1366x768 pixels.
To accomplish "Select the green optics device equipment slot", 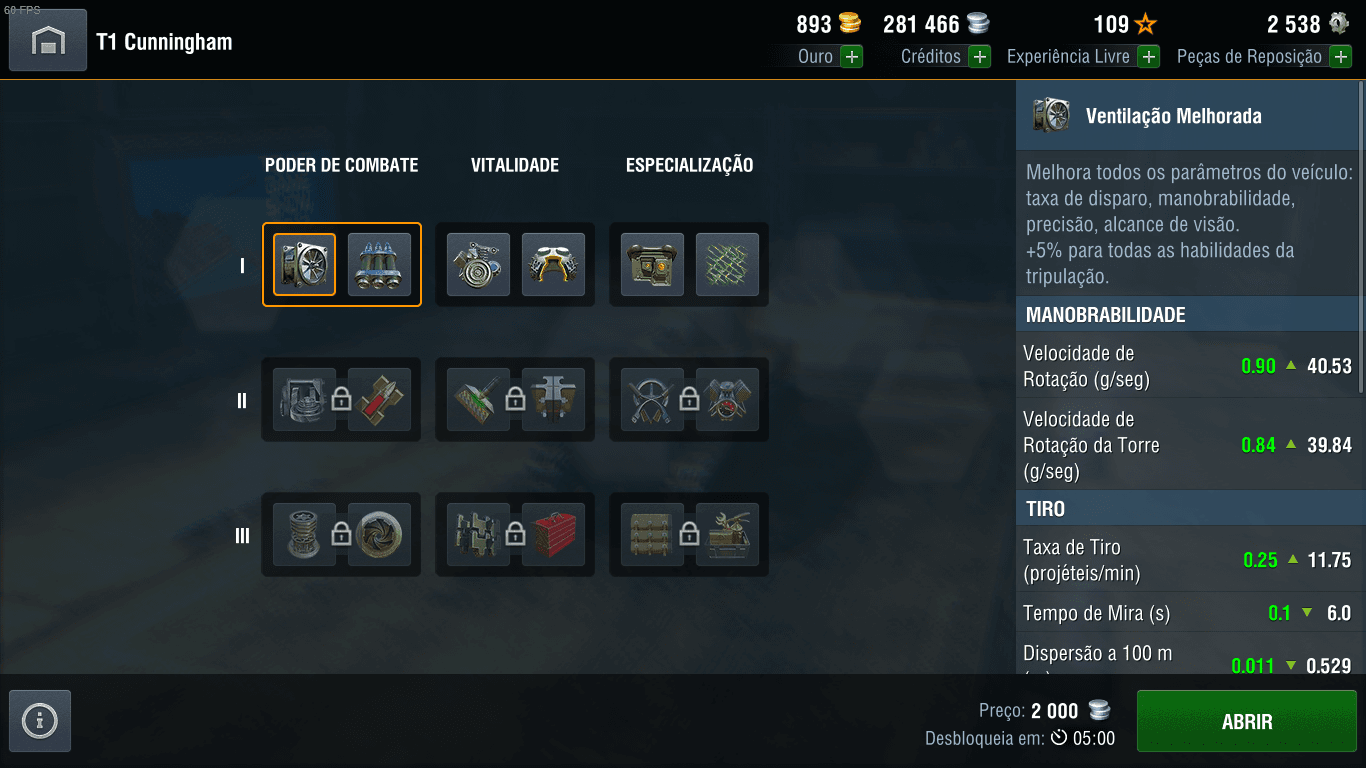I will [652, 265].
